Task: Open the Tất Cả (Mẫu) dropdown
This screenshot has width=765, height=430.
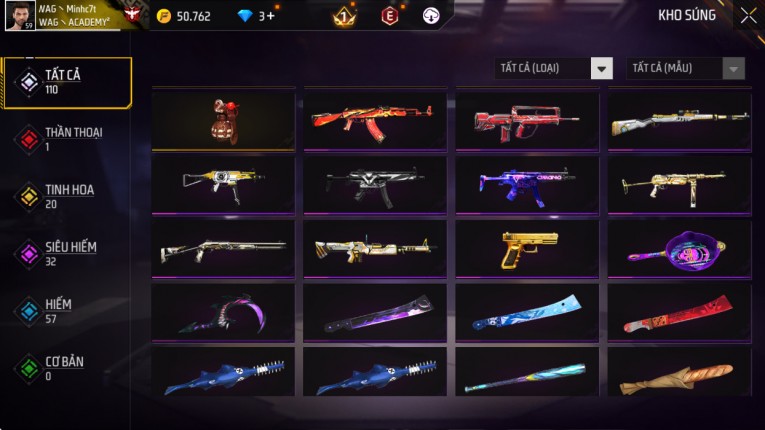Action: (686, 68)
